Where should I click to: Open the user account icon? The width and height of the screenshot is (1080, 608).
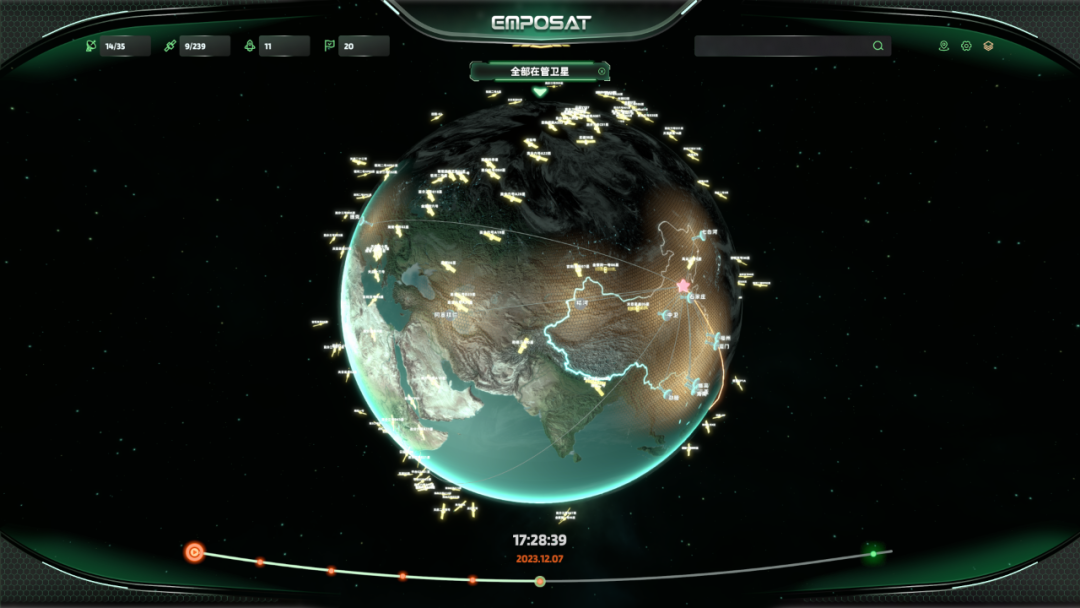[x=944, y=46]
